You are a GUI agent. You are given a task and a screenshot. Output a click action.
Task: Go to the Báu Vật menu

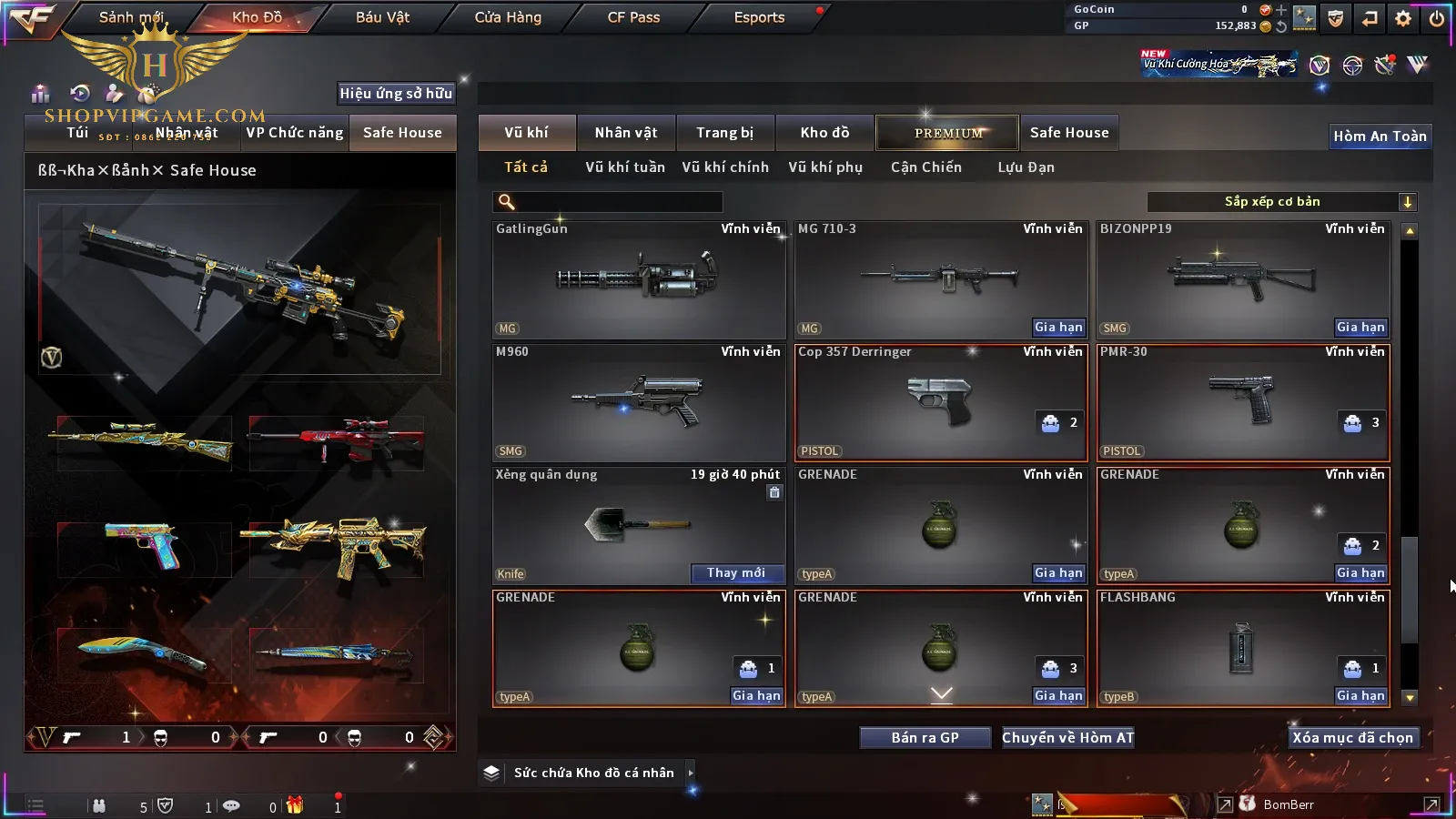click(382, 17)
